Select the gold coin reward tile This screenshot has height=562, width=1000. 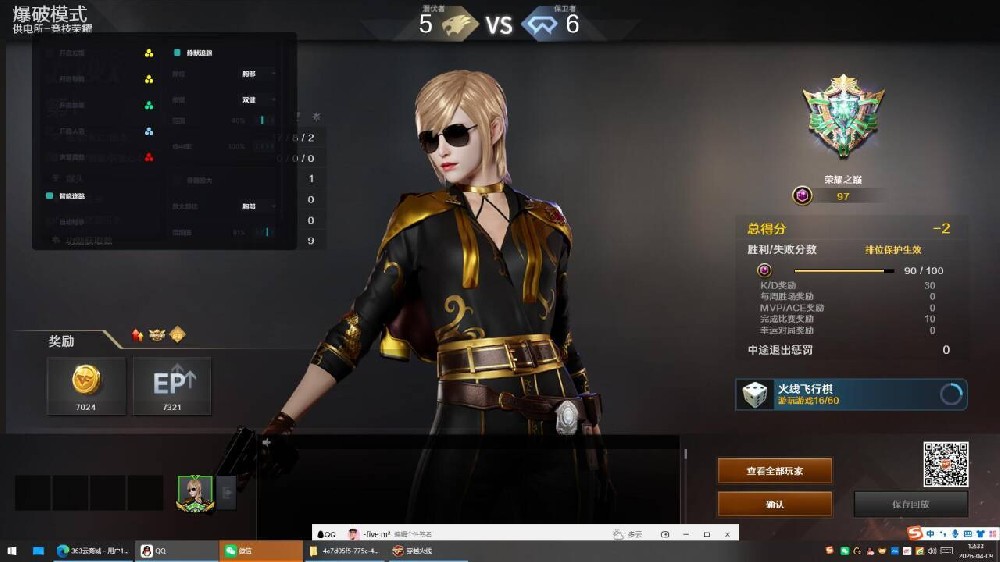coord(86,385)
